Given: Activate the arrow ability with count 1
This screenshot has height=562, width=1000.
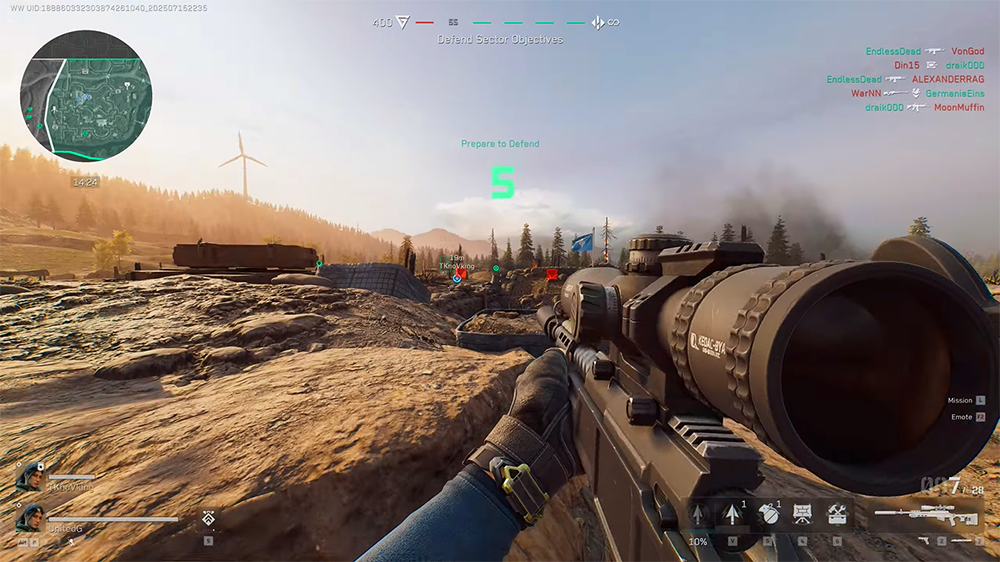Looking at the screenshot, I should point(732,515).
